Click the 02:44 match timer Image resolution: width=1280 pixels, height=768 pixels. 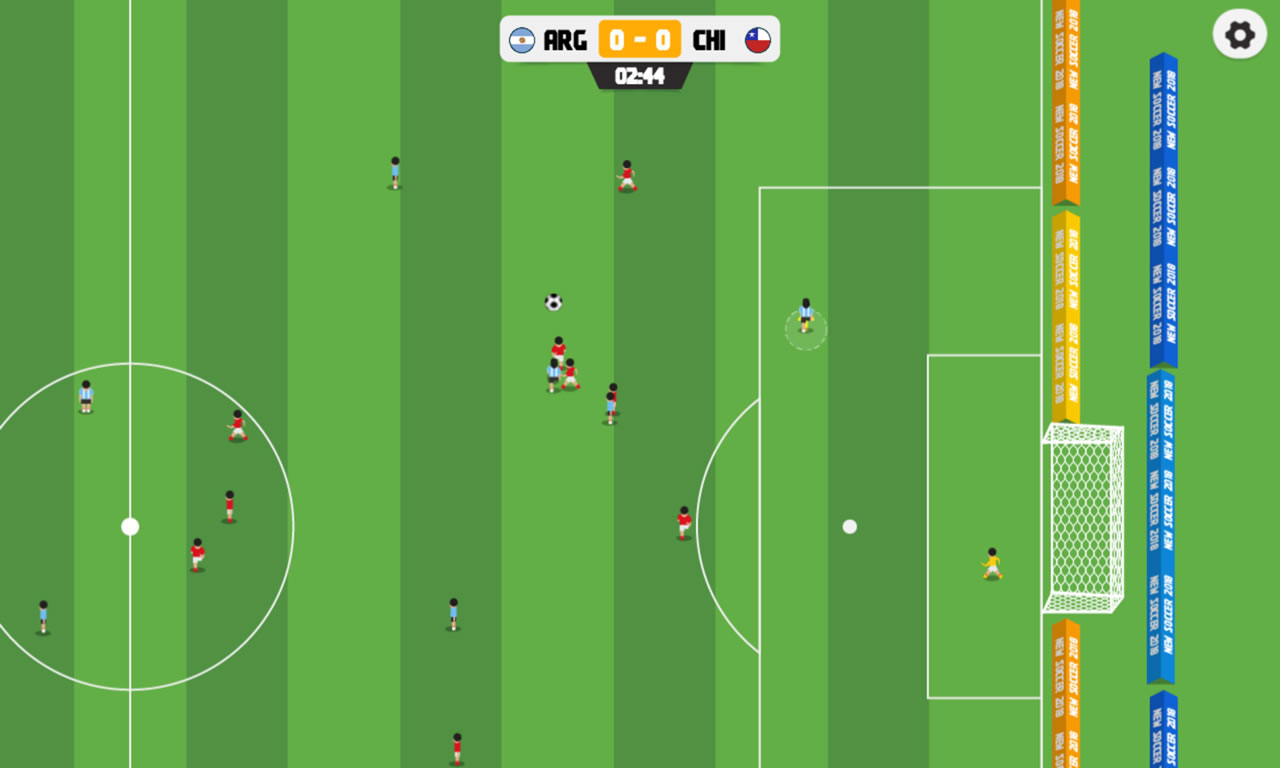click(640, 74)
